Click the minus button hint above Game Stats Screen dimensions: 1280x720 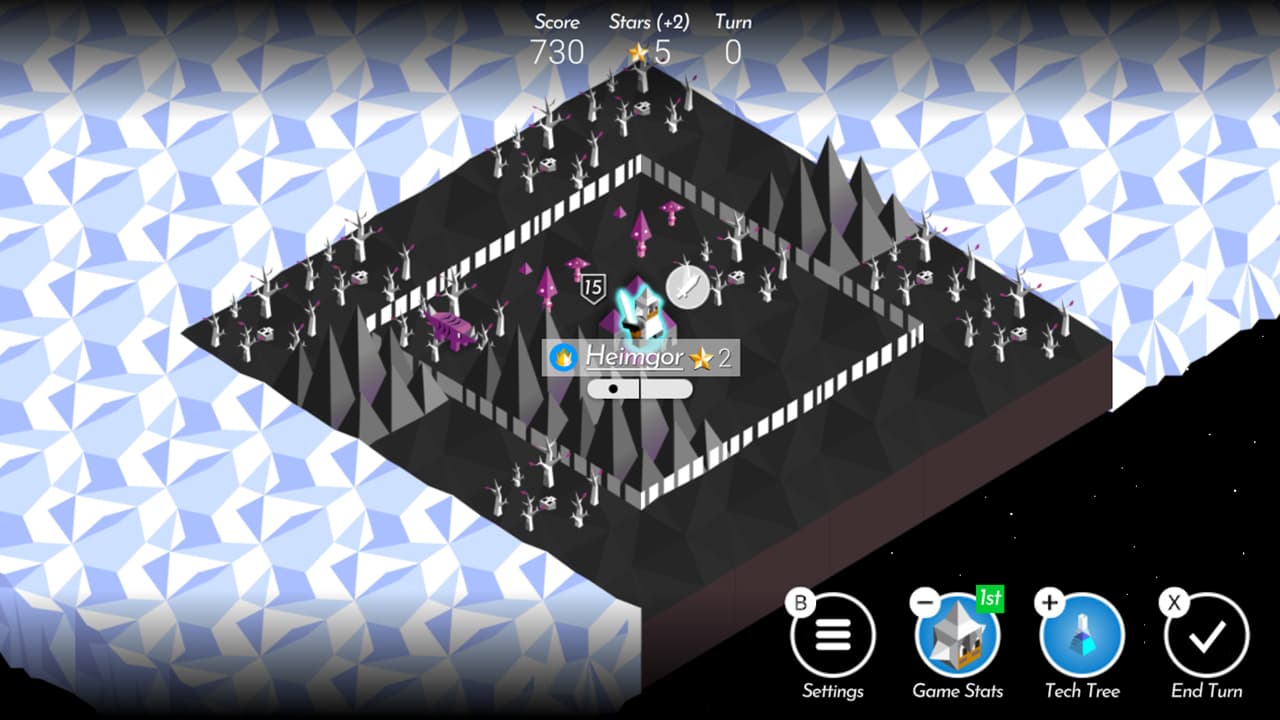pyautogui.click(x=925, y=602)
